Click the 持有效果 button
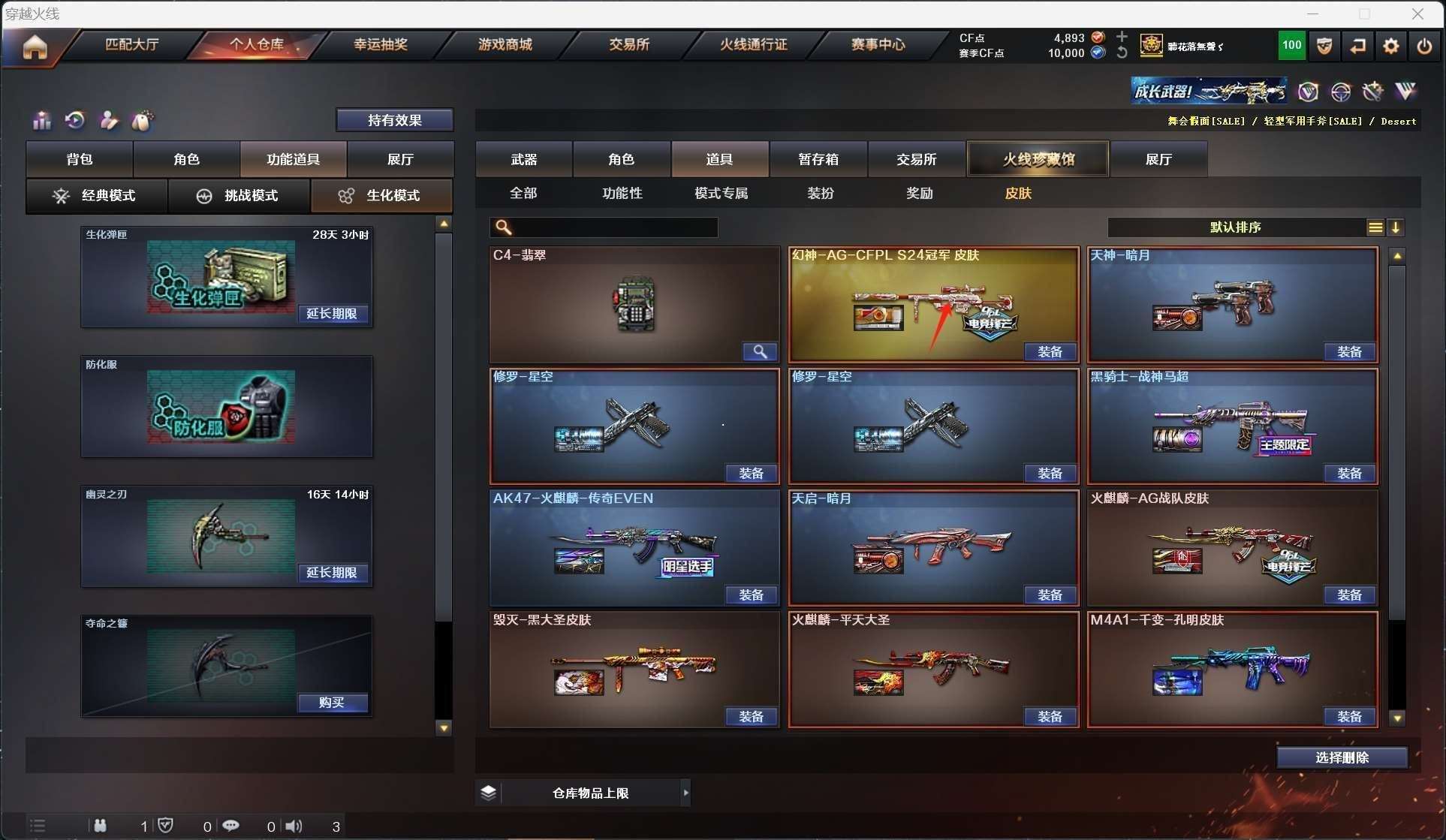 (x=394, y=120)
